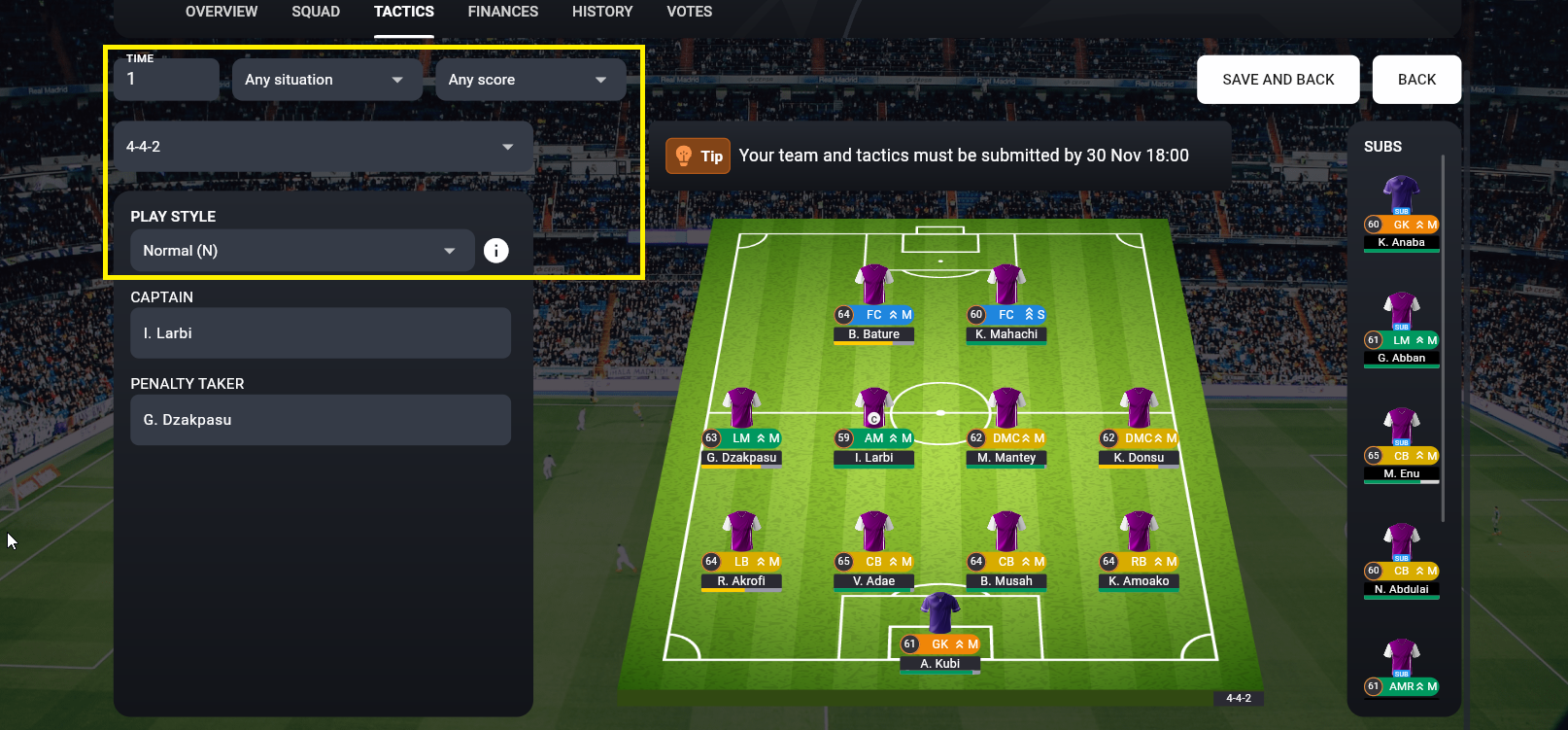Change captain I. Larbi field

pyautogui.click(x=321, y=333)
